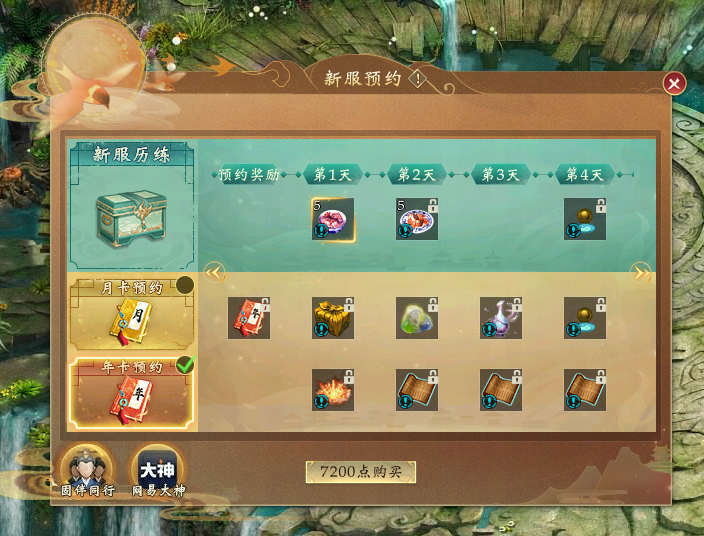This screenshot has height=536, width=704.
Task: Select the purple potion bottle reward
Action: coord(501,318)
